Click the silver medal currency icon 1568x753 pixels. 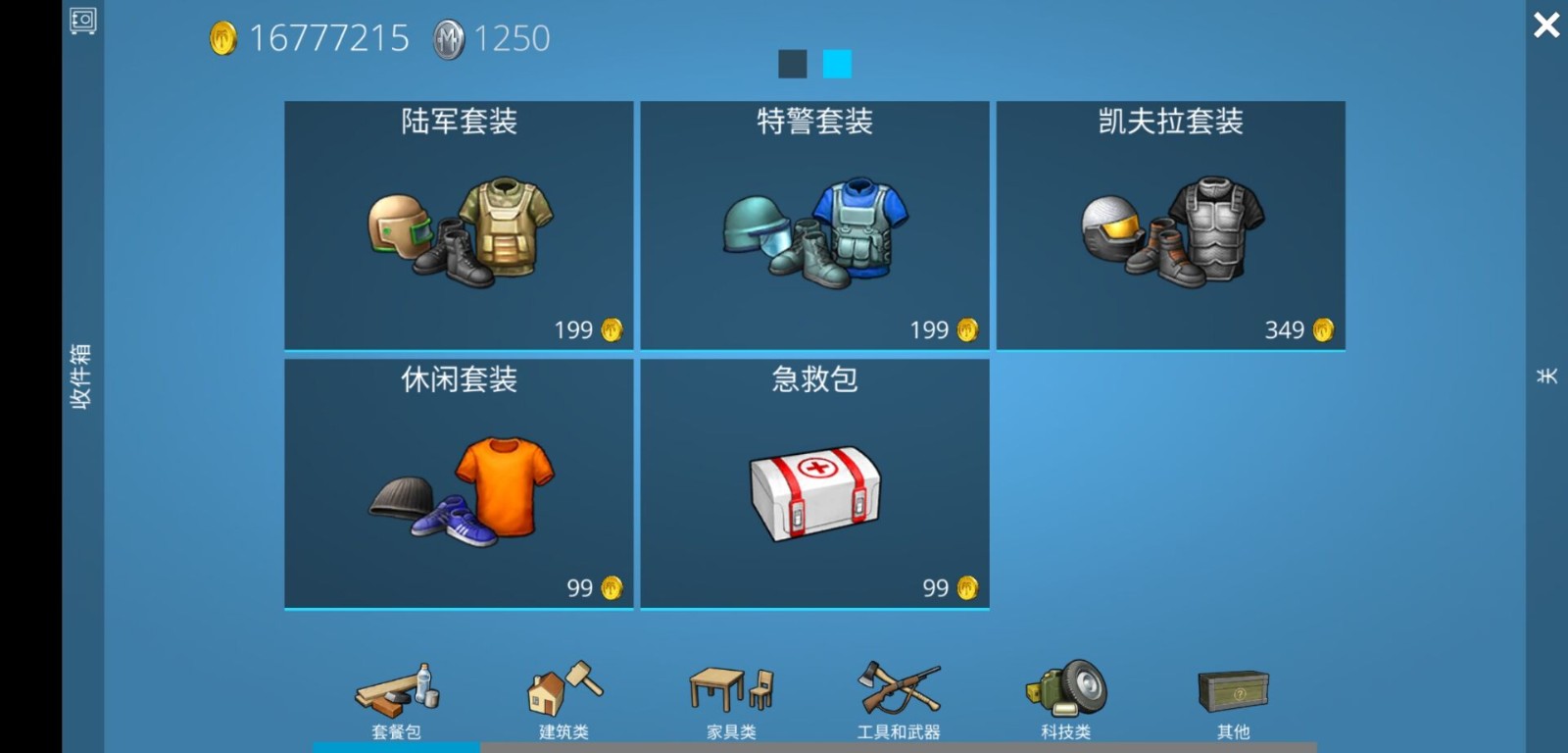[x=447, y=37]
